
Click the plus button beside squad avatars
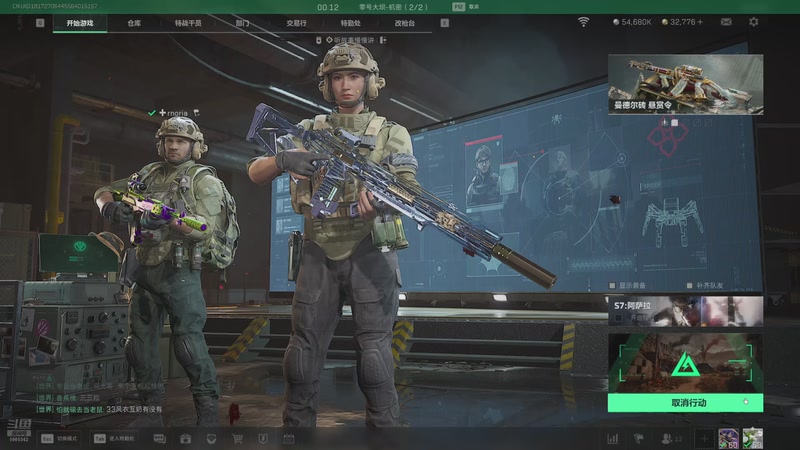tap(704, 438)
